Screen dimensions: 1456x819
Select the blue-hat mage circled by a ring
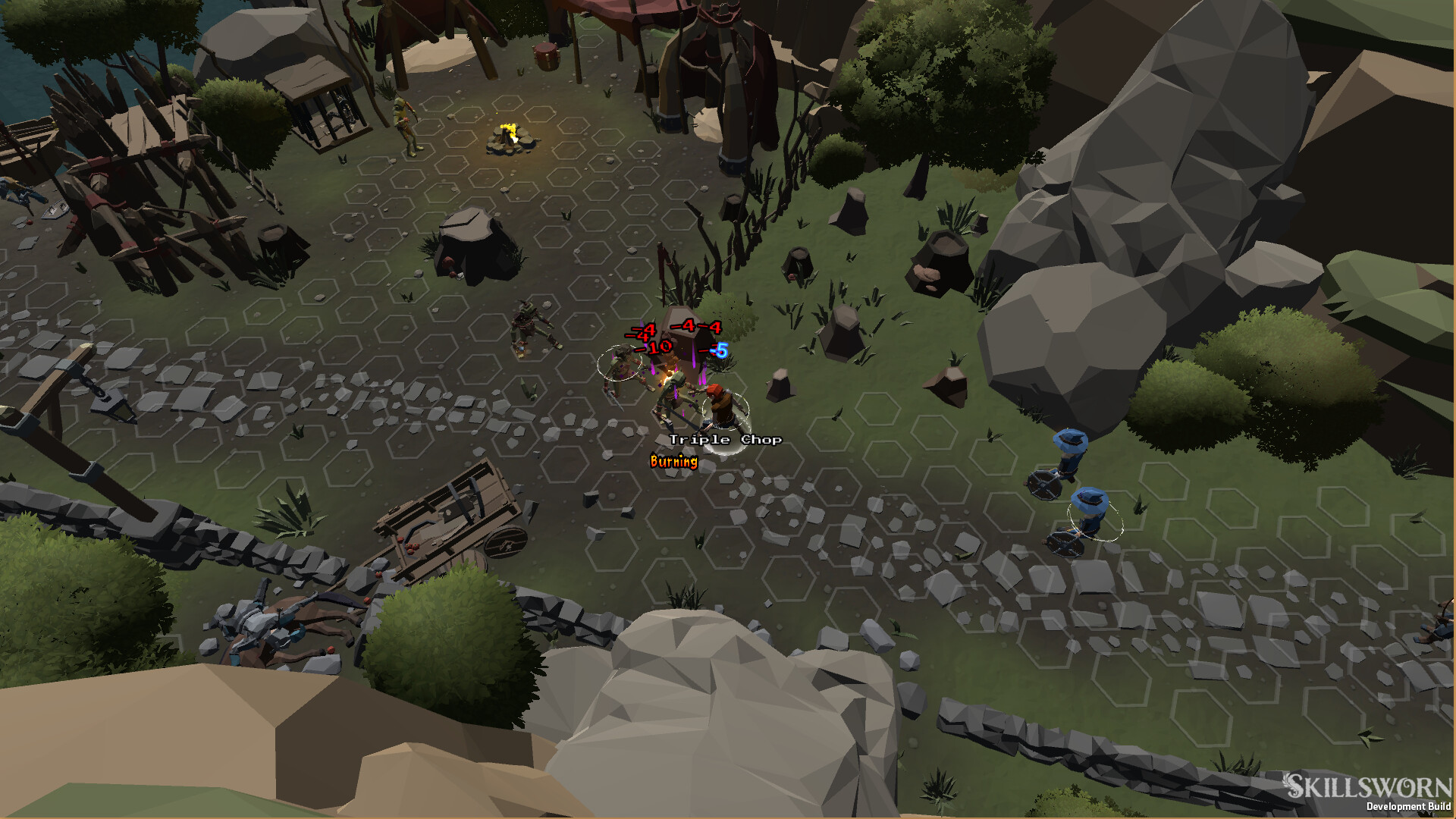coord(1090,513)
